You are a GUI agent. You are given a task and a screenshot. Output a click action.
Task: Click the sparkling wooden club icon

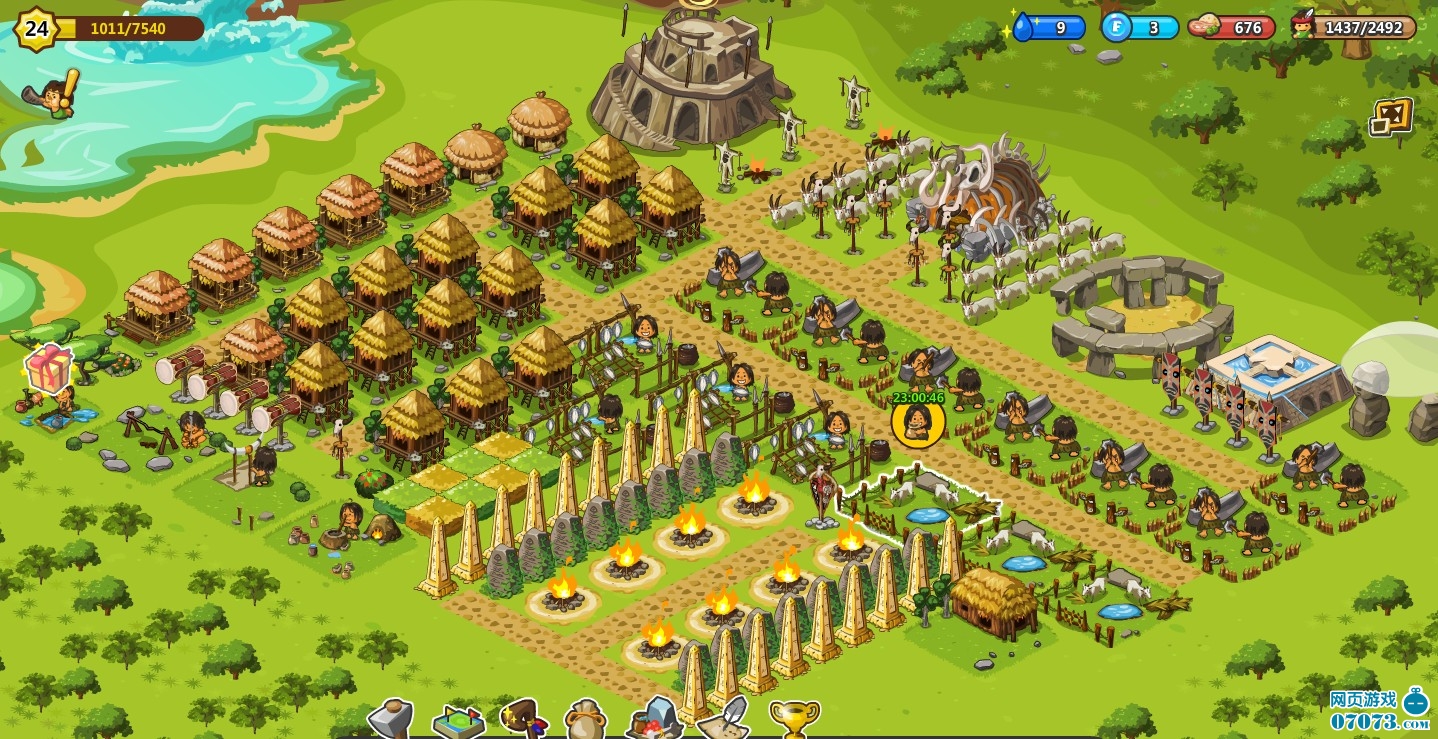[x=525, y=717]
